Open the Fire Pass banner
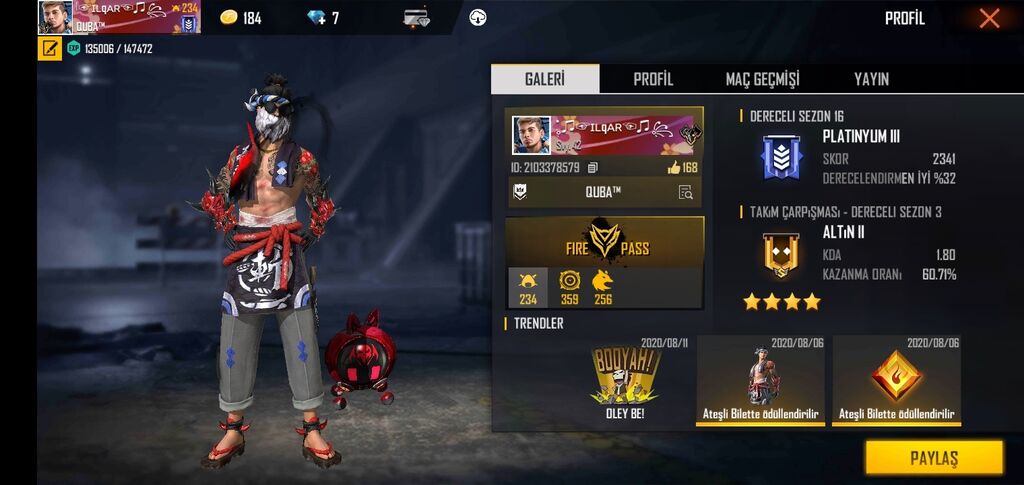 click(604, 241)
